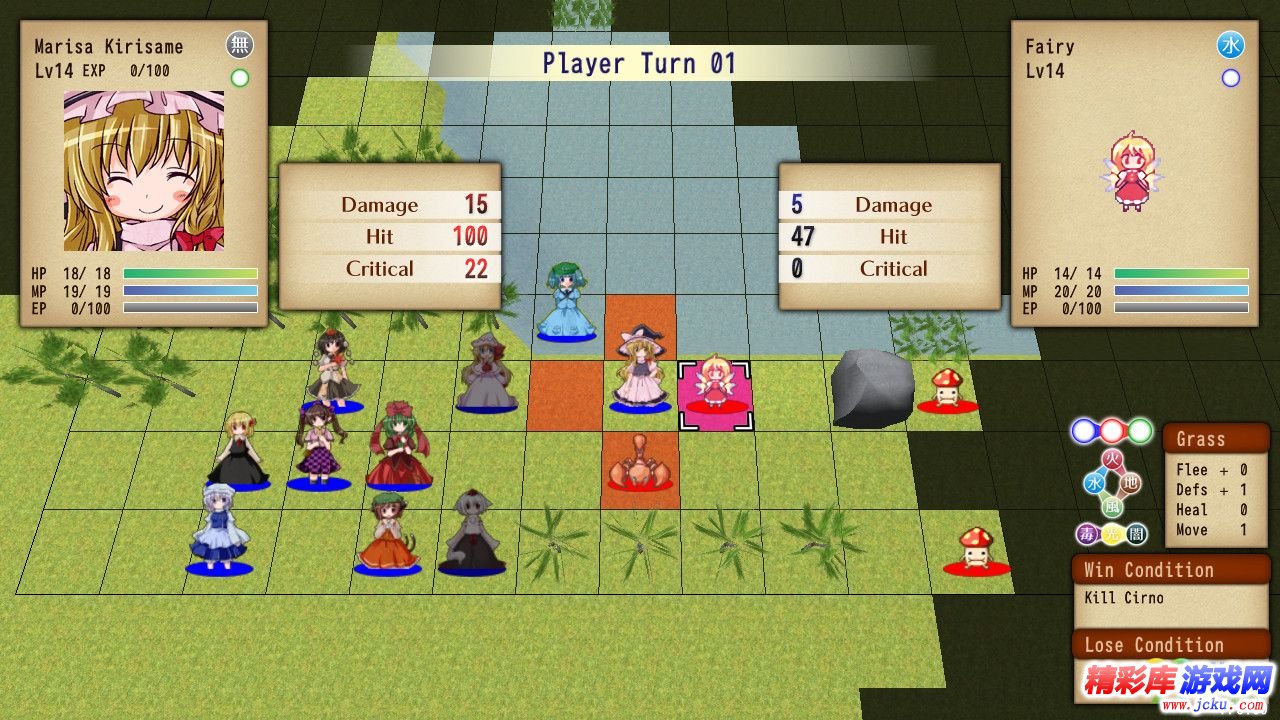Click the empty orange tile left of Marisa
The image size is (1280, 720).
coord(565,396)
